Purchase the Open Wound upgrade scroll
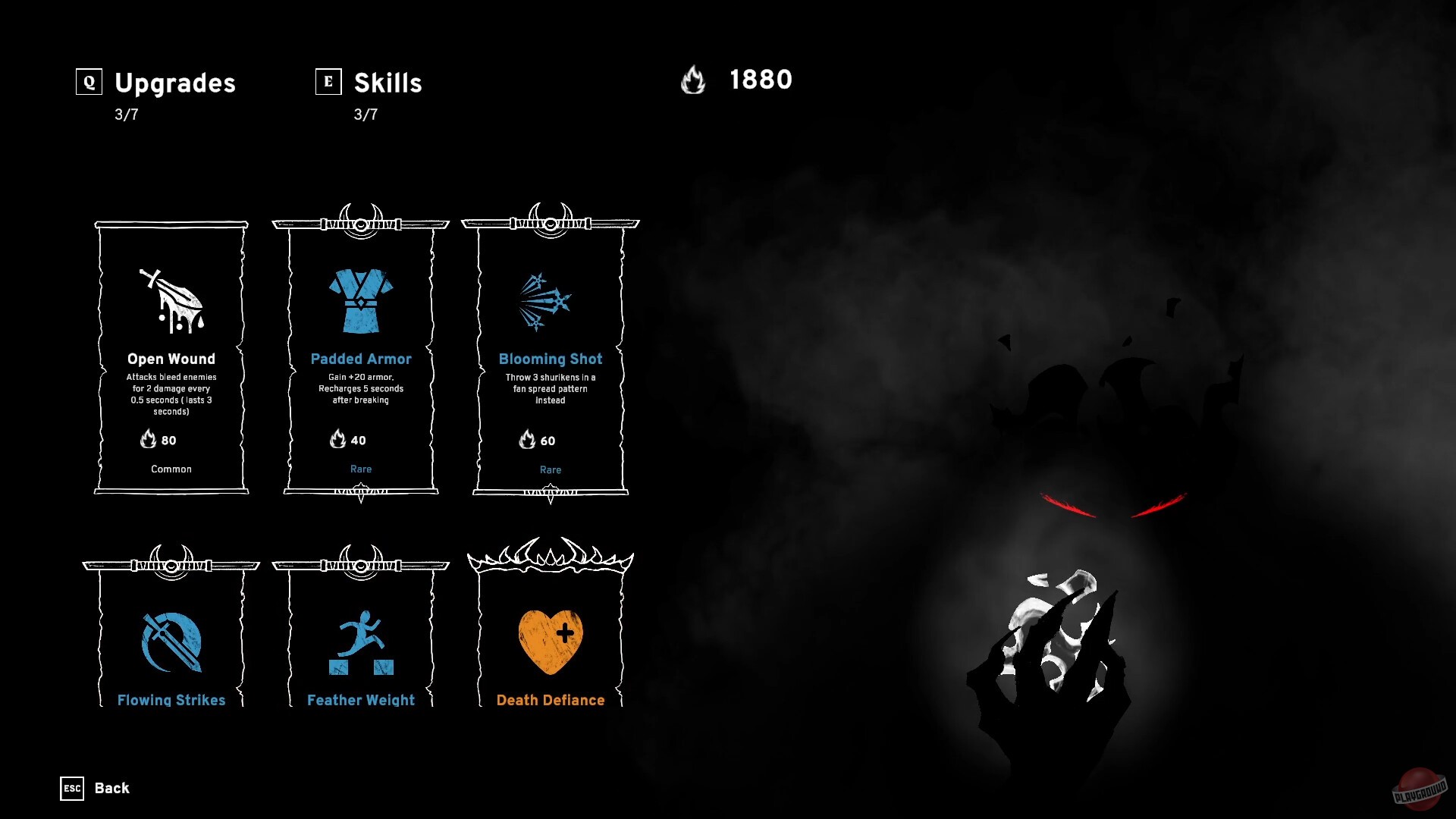Viewport: 1456px width, 819px height. pos(170,356)
